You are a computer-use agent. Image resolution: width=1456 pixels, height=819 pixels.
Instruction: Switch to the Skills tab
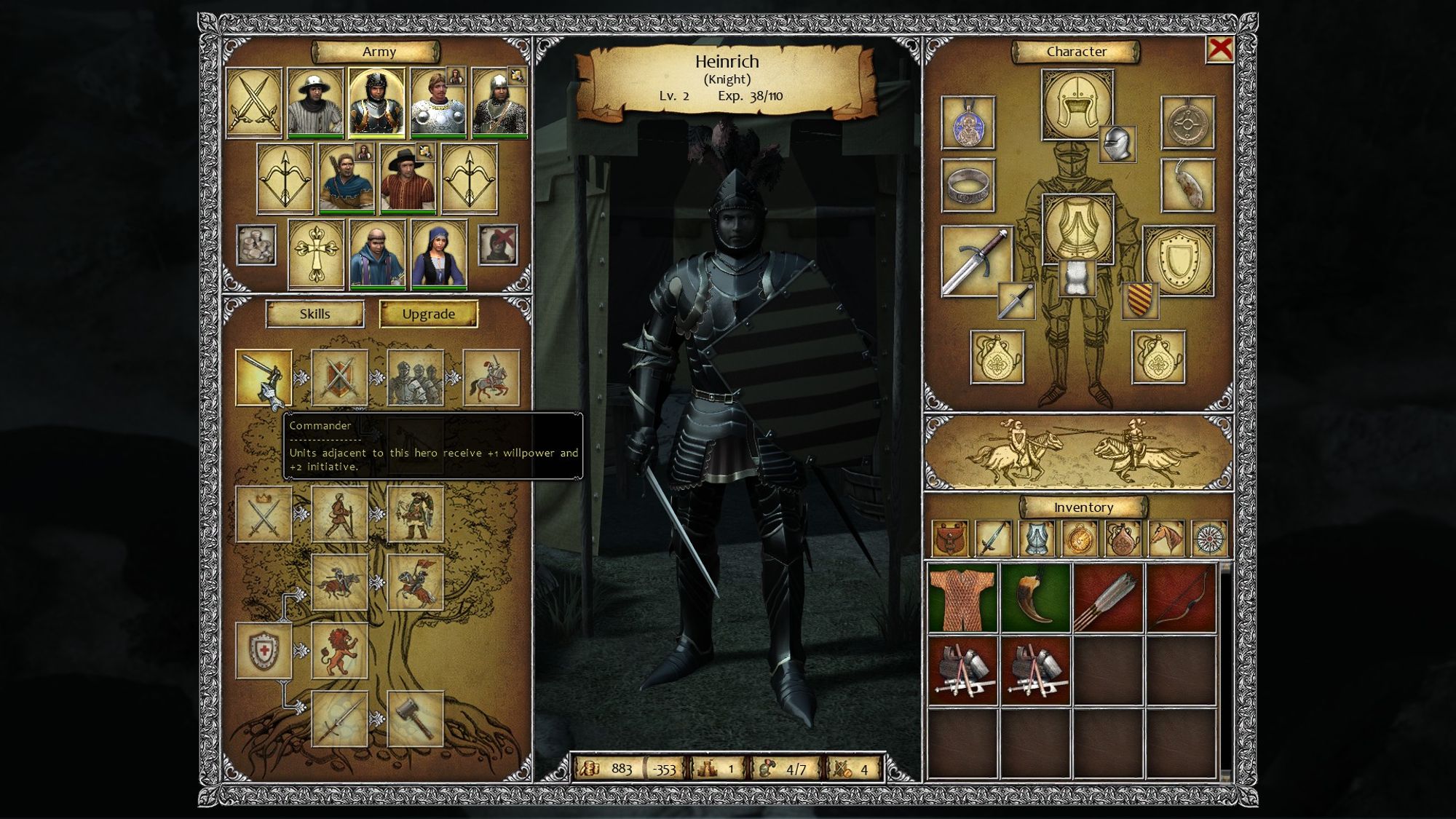314,314
